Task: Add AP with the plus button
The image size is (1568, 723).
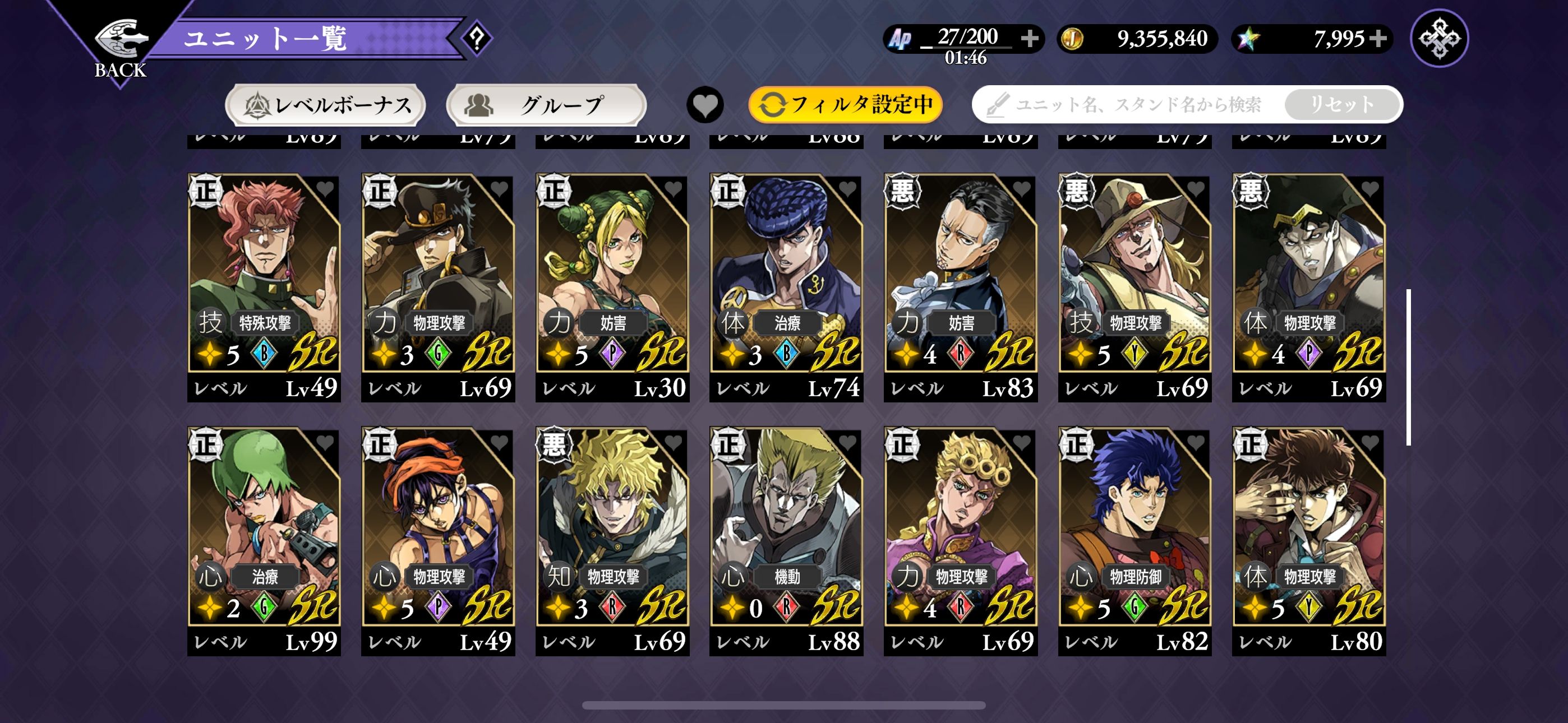Action: [1030, 38]
